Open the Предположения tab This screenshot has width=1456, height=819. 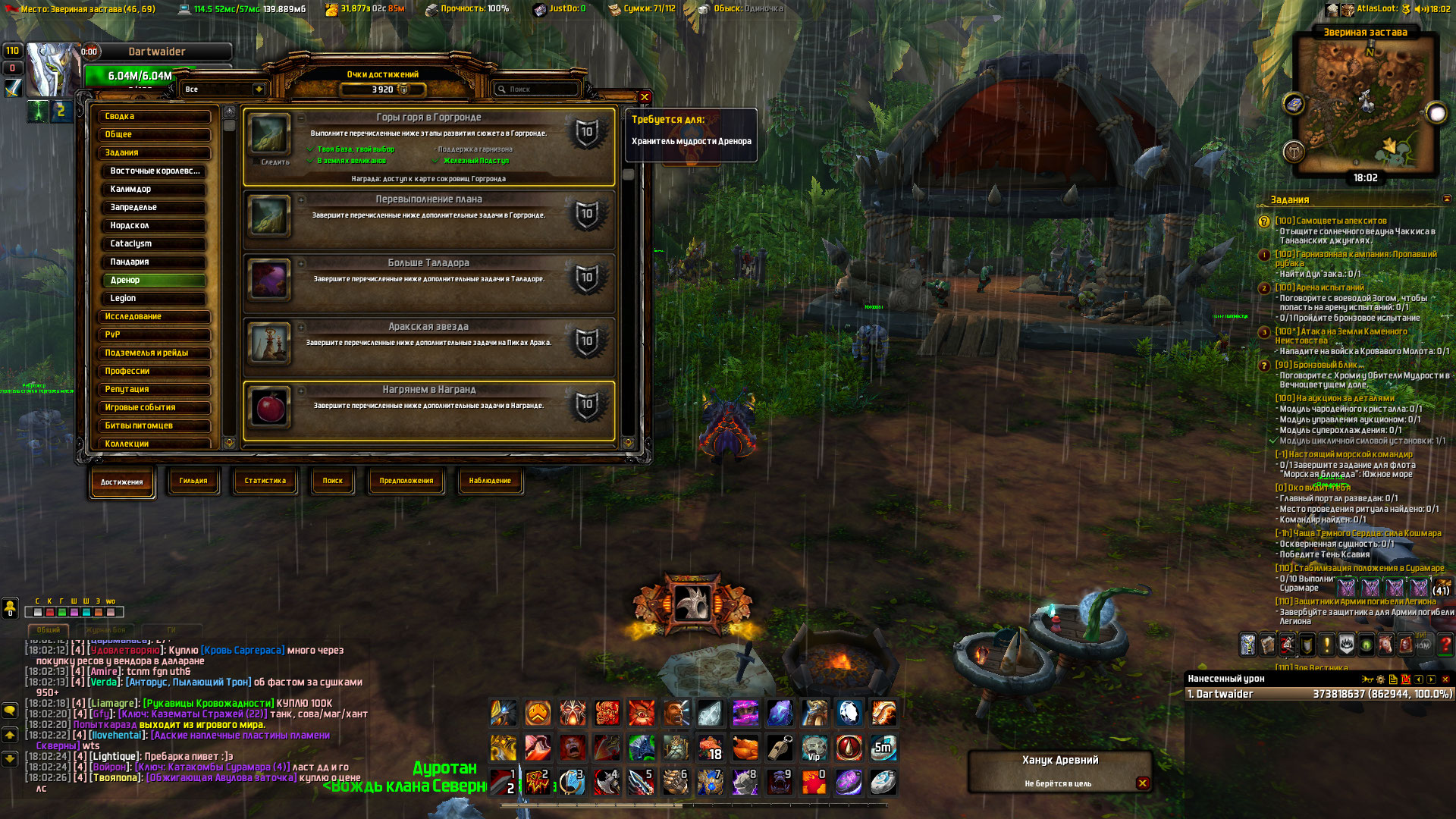point(406,481)
